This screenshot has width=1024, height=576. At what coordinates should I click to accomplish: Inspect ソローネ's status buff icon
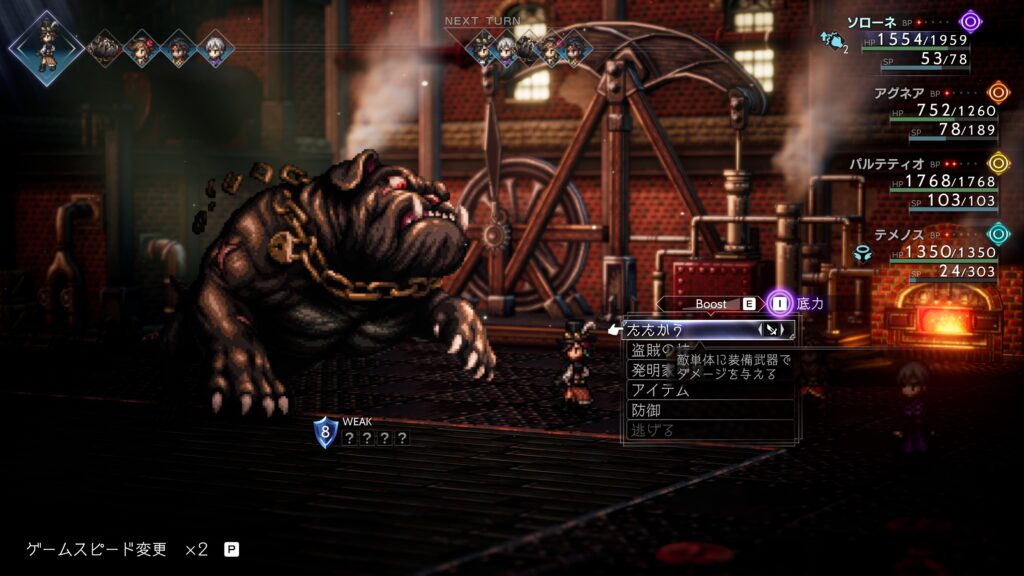pos(830,39)
